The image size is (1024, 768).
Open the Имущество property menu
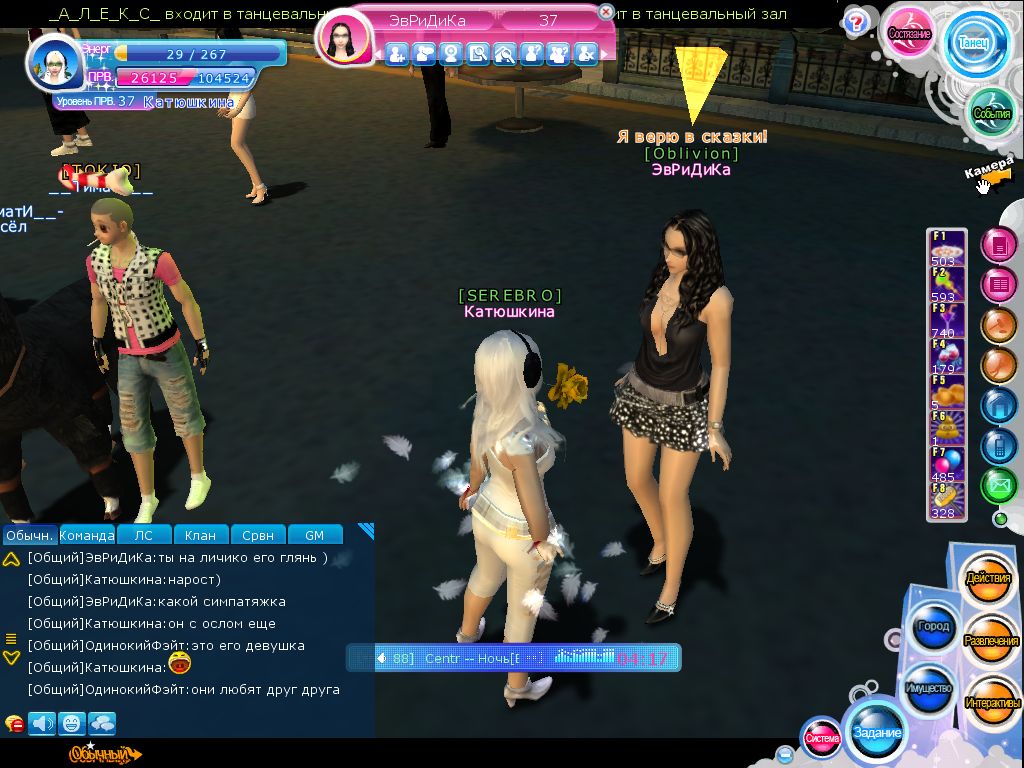click(929, 688)
